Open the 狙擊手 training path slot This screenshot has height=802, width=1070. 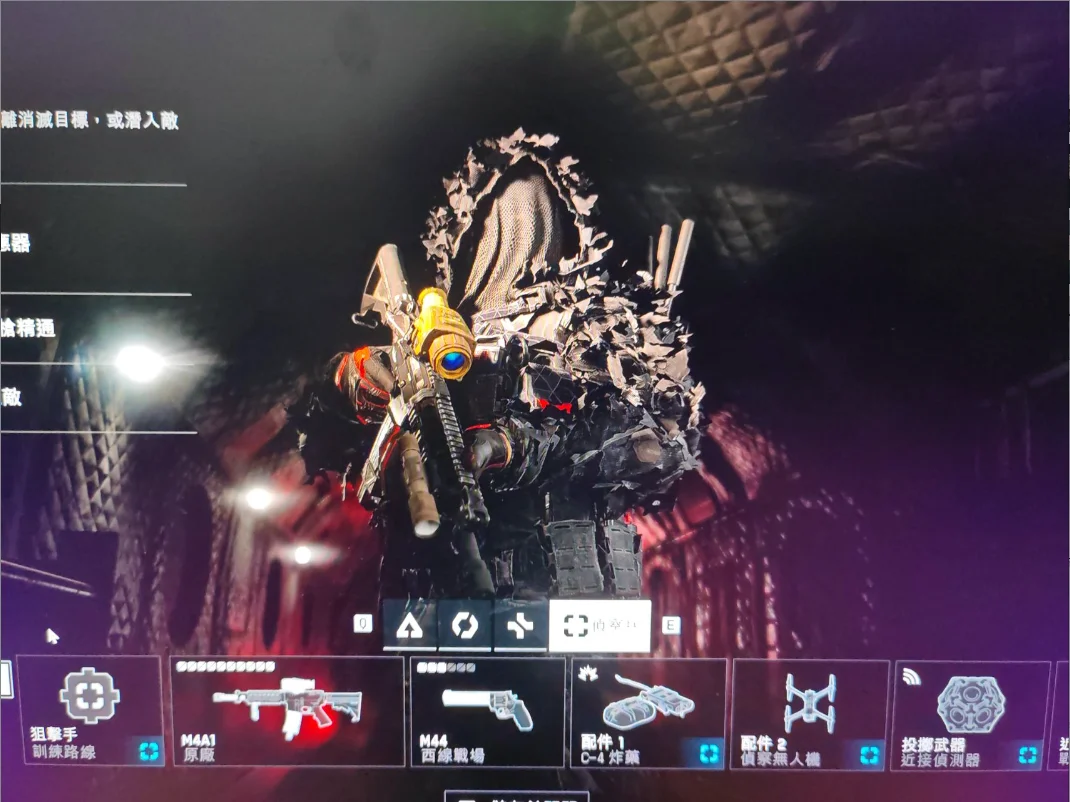coord(90,710)
